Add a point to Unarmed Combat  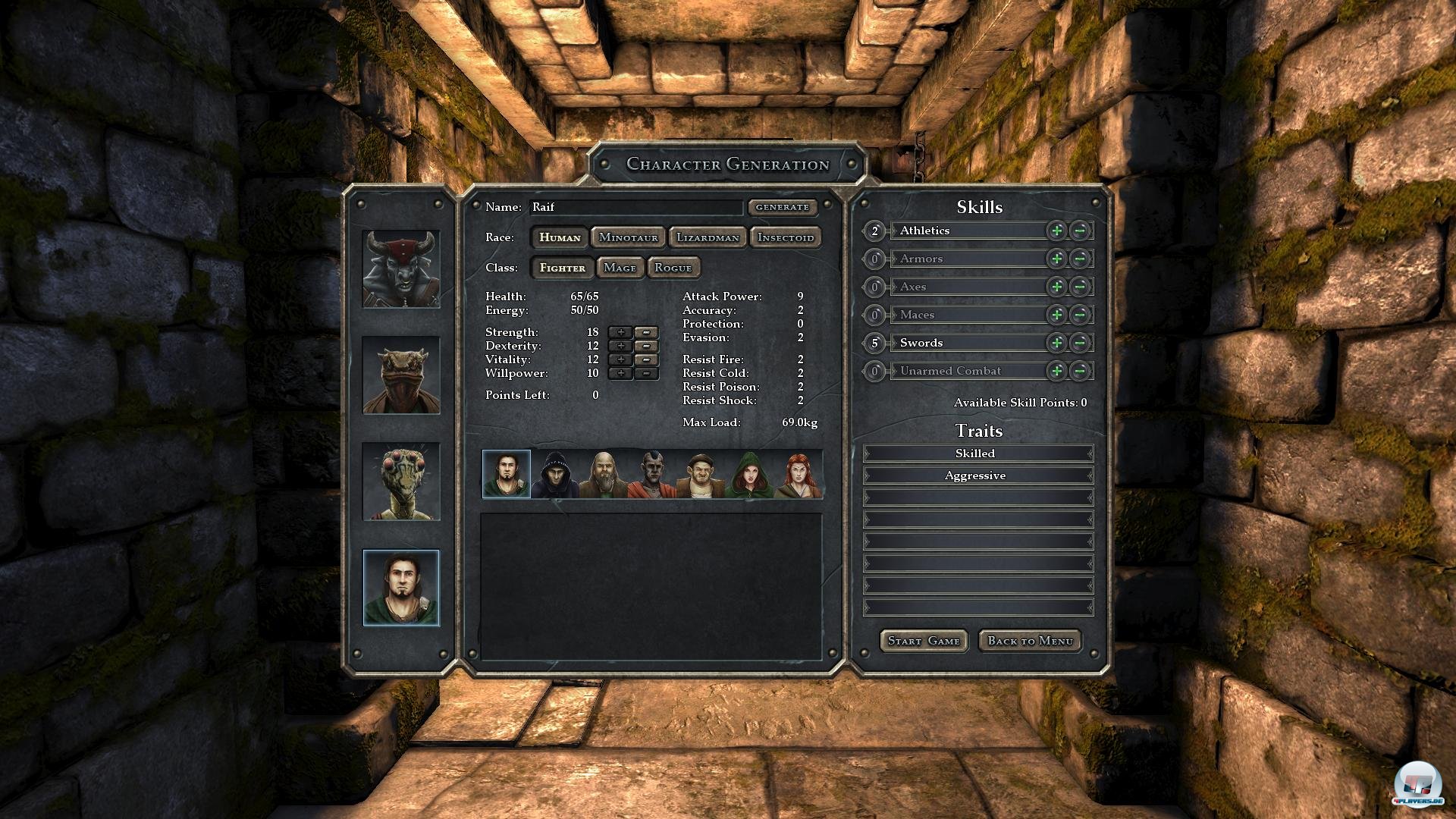[x=1056, y=371]
